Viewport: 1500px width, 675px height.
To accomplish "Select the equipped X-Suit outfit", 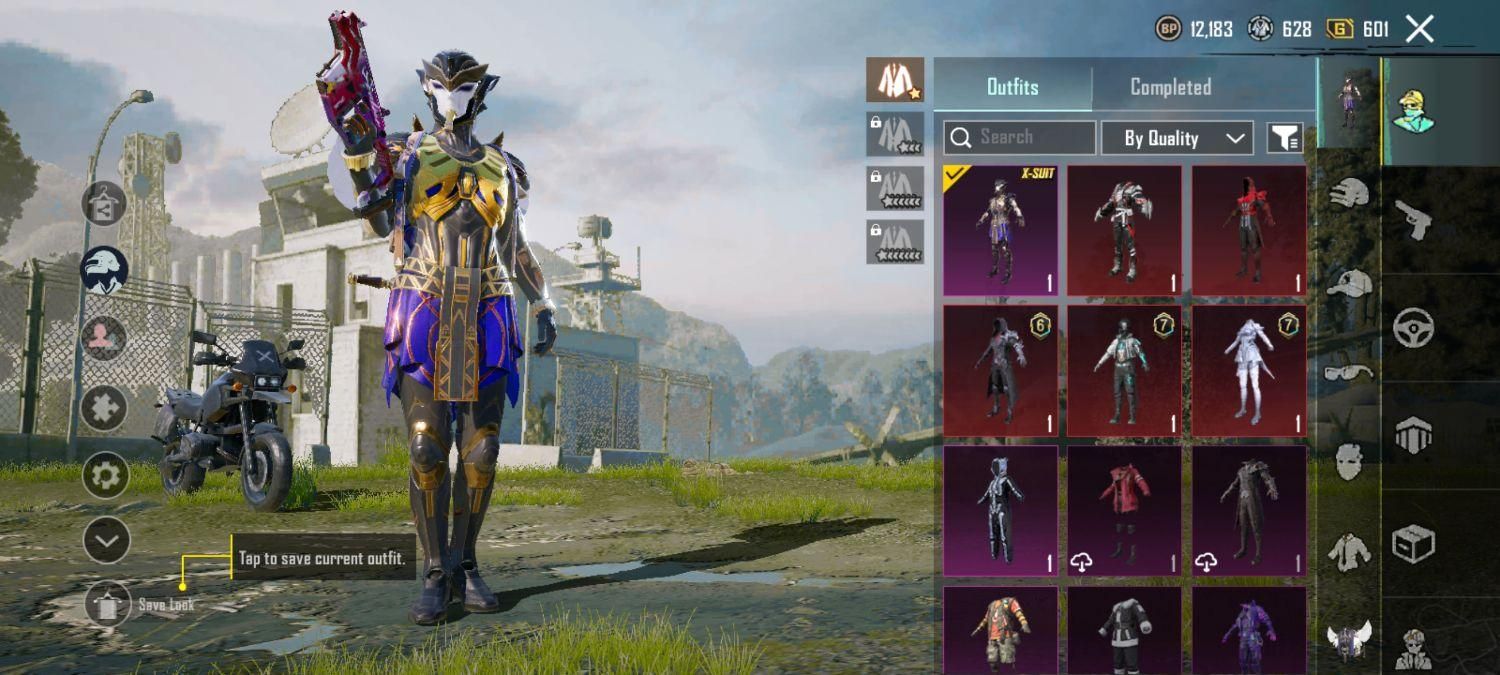I will tap(1000, 231).
